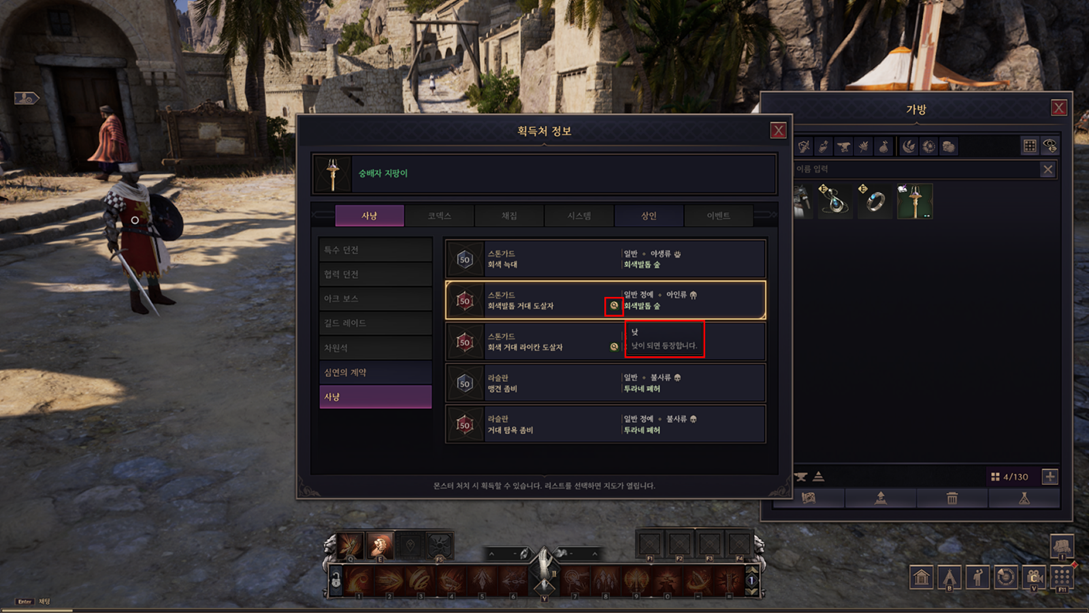Open the house icon menu on the HUD

click(x=921, y=577)
